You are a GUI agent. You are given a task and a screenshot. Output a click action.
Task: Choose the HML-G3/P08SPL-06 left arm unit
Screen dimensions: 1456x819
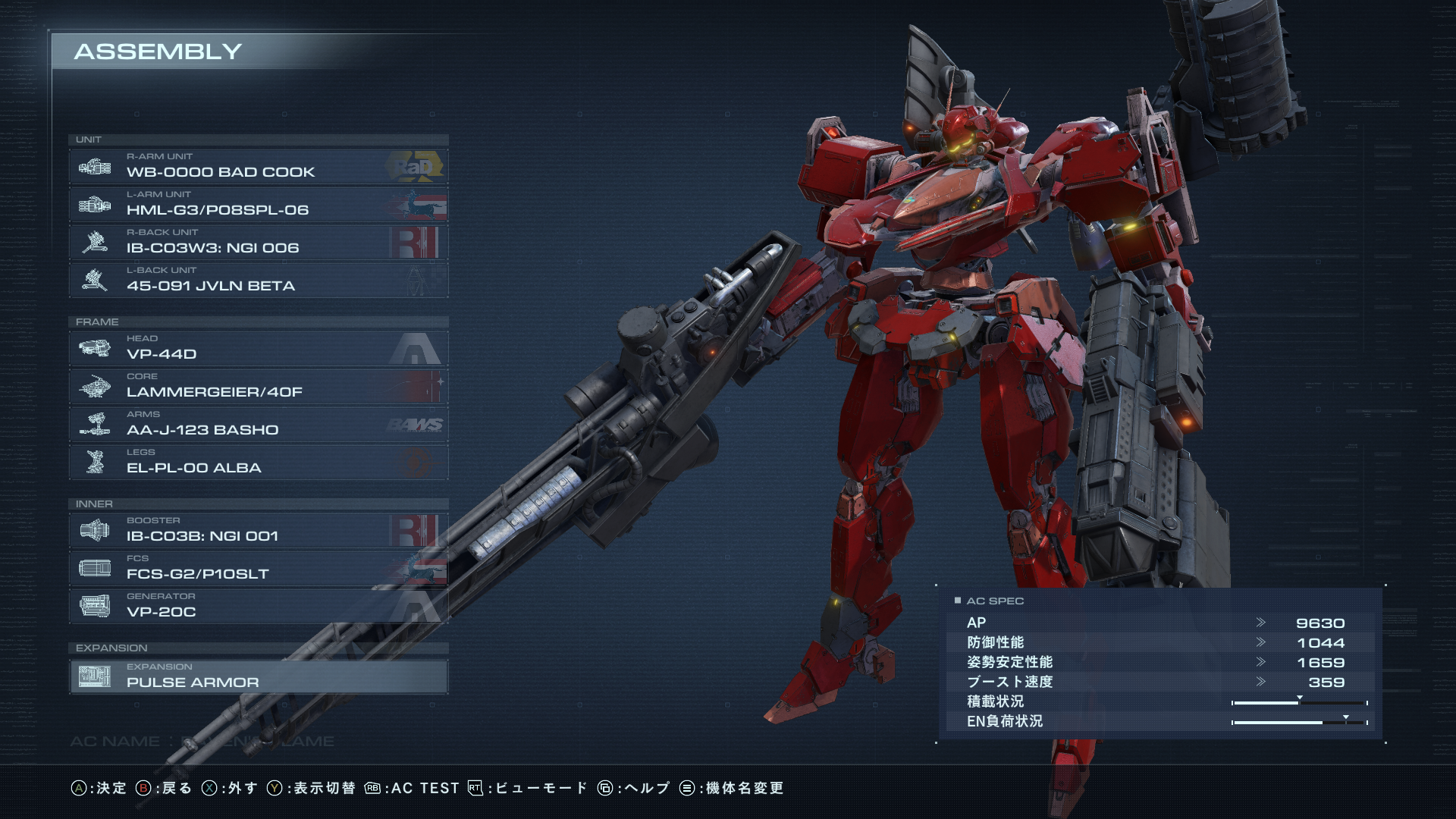point(258,204)
